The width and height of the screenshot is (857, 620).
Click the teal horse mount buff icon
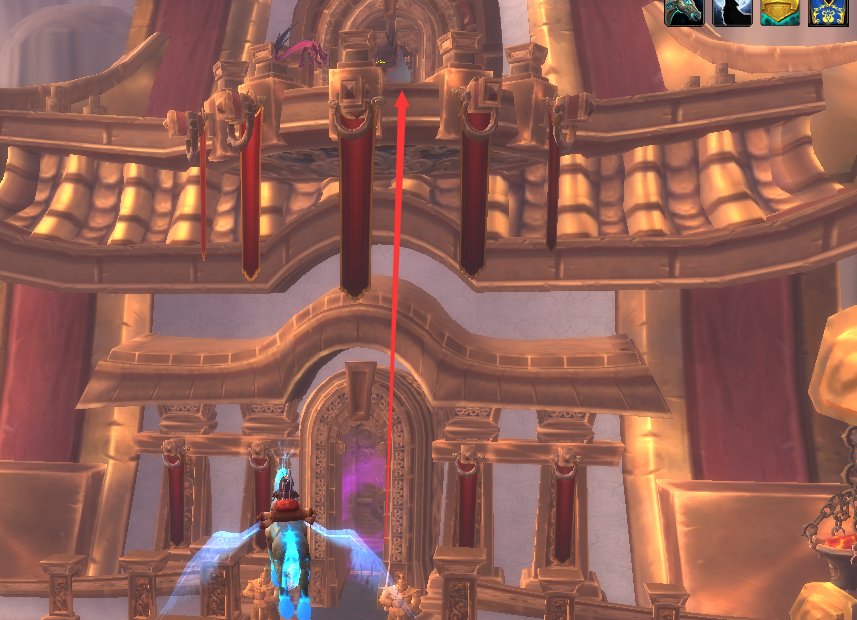point(684,12)
